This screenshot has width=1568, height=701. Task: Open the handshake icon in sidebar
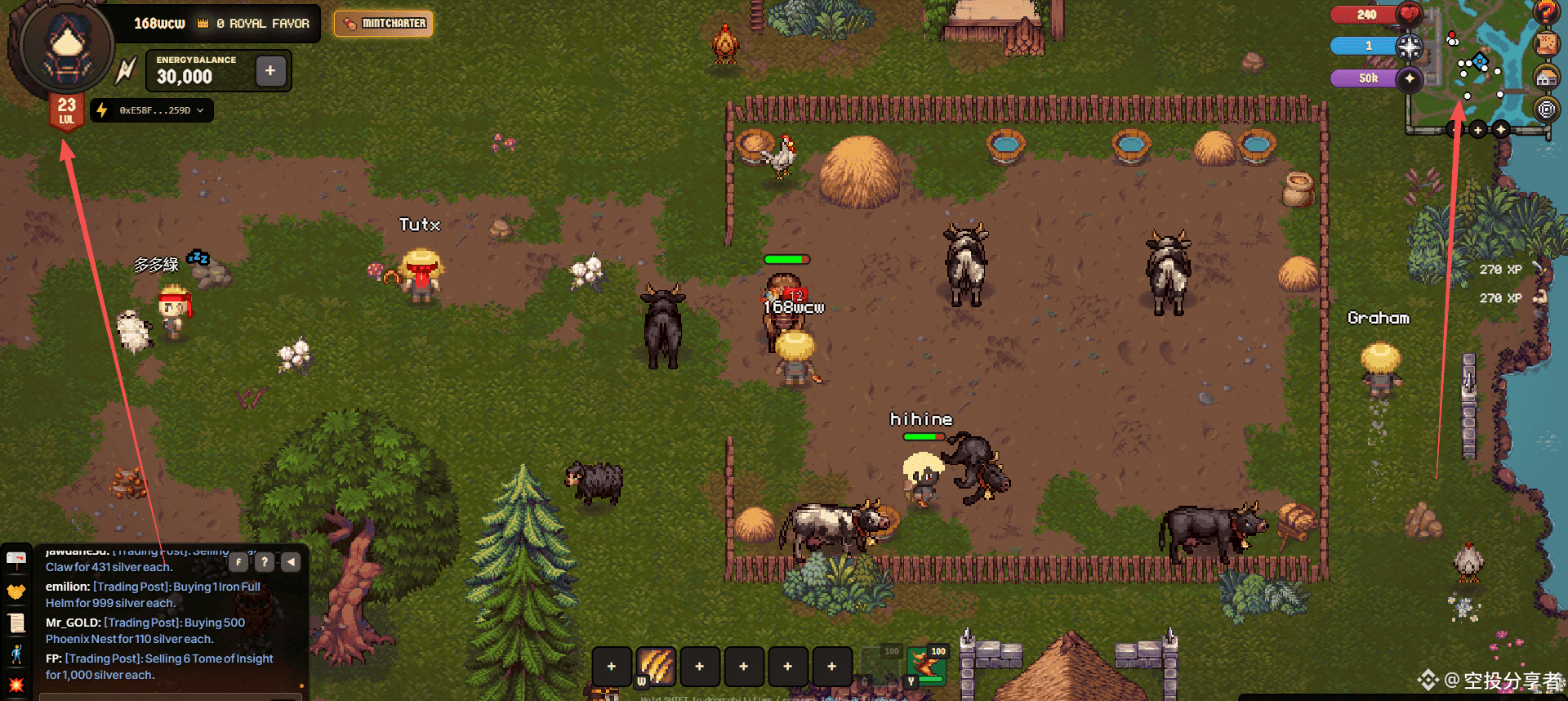click(16, 591)
